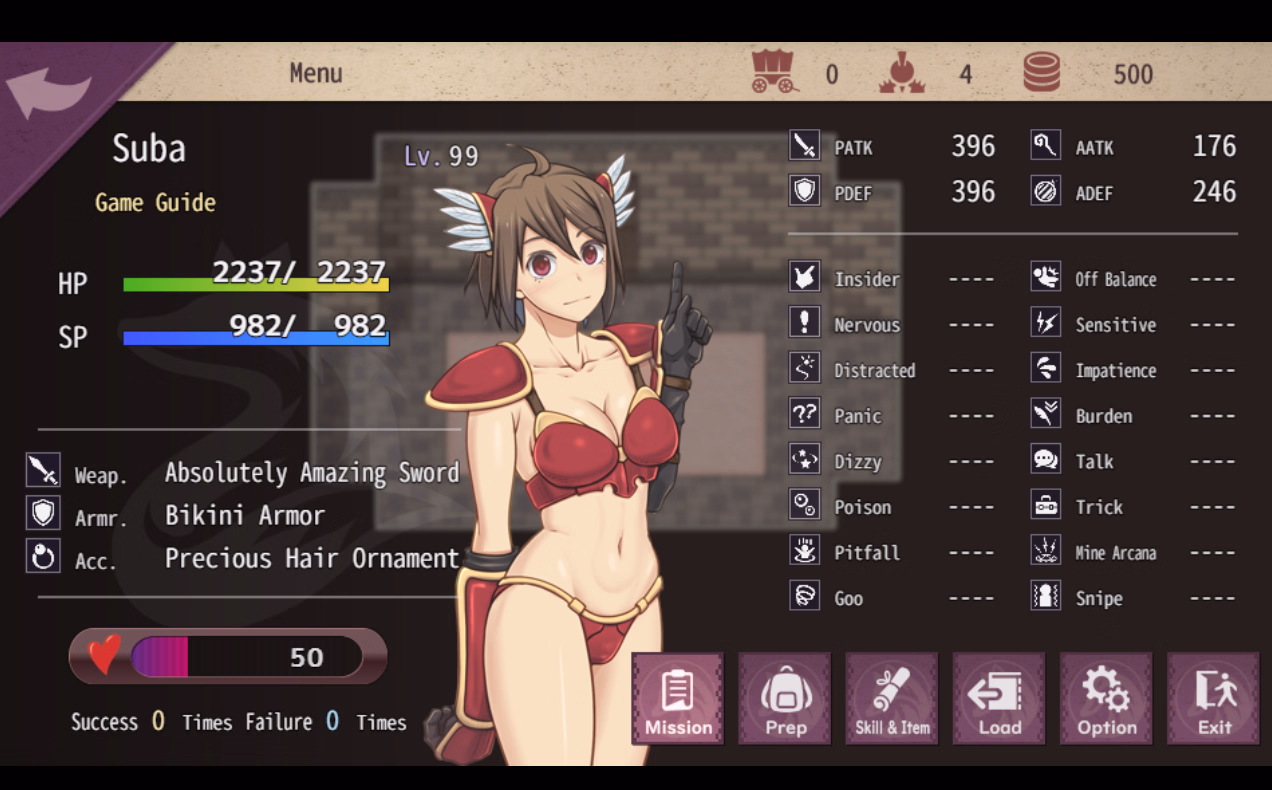This screenshot has width=1272, height=790.
Task: Click the back arrow in the corner
Action: tap(48, 94)
